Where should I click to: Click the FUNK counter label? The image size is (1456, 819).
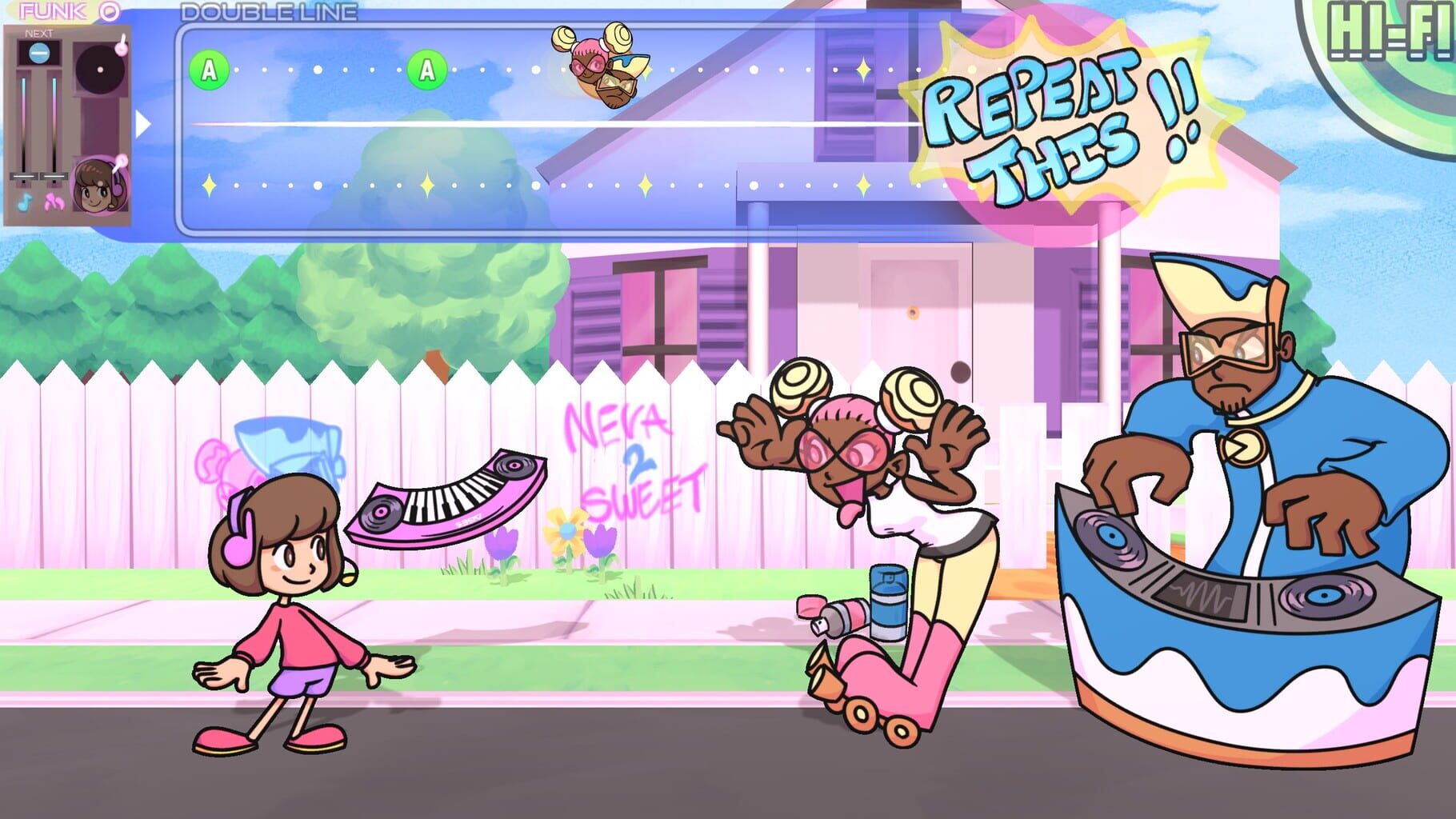tap(50, 10)
